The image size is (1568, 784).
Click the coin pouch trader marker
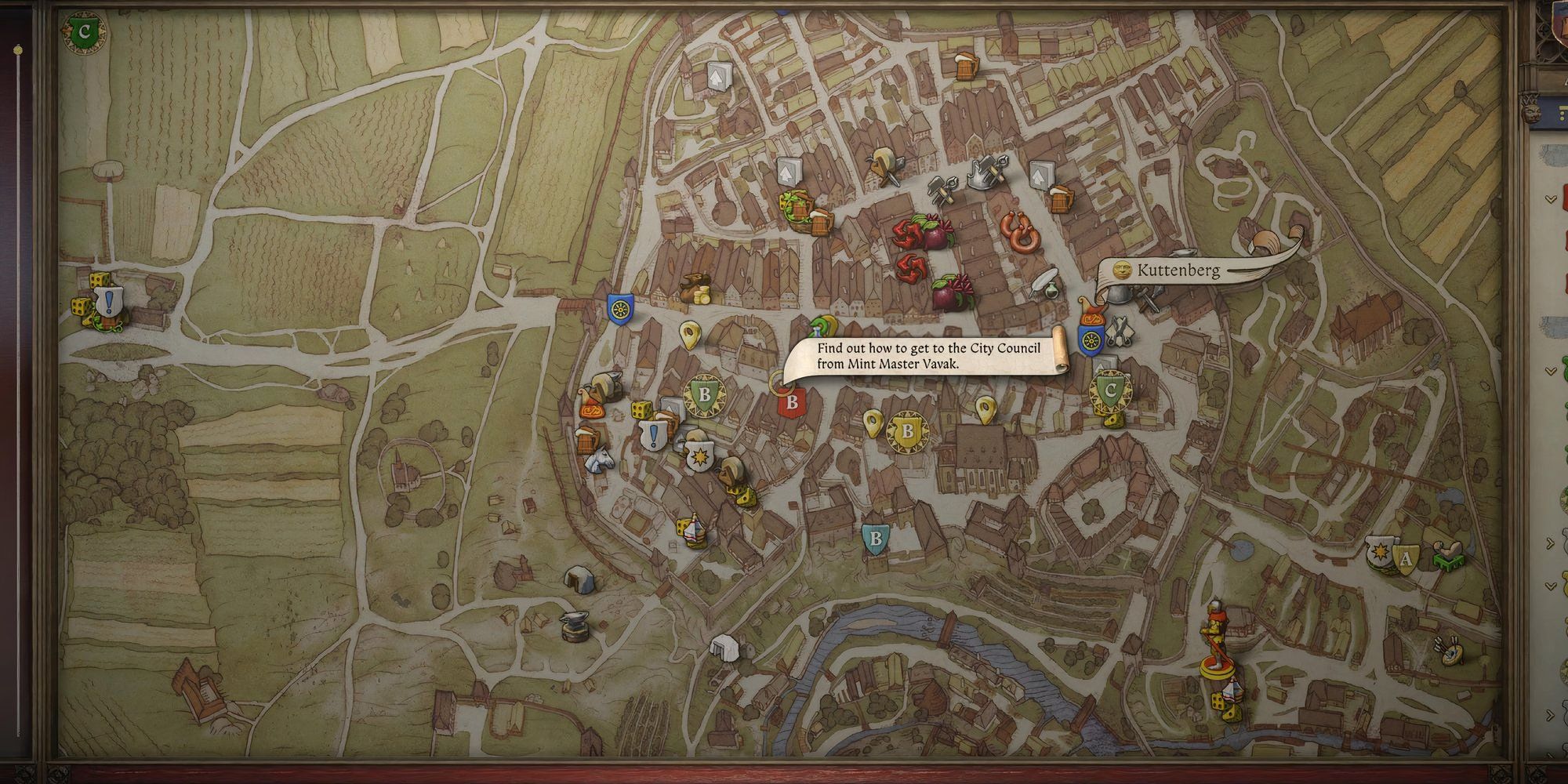point(694,289)
